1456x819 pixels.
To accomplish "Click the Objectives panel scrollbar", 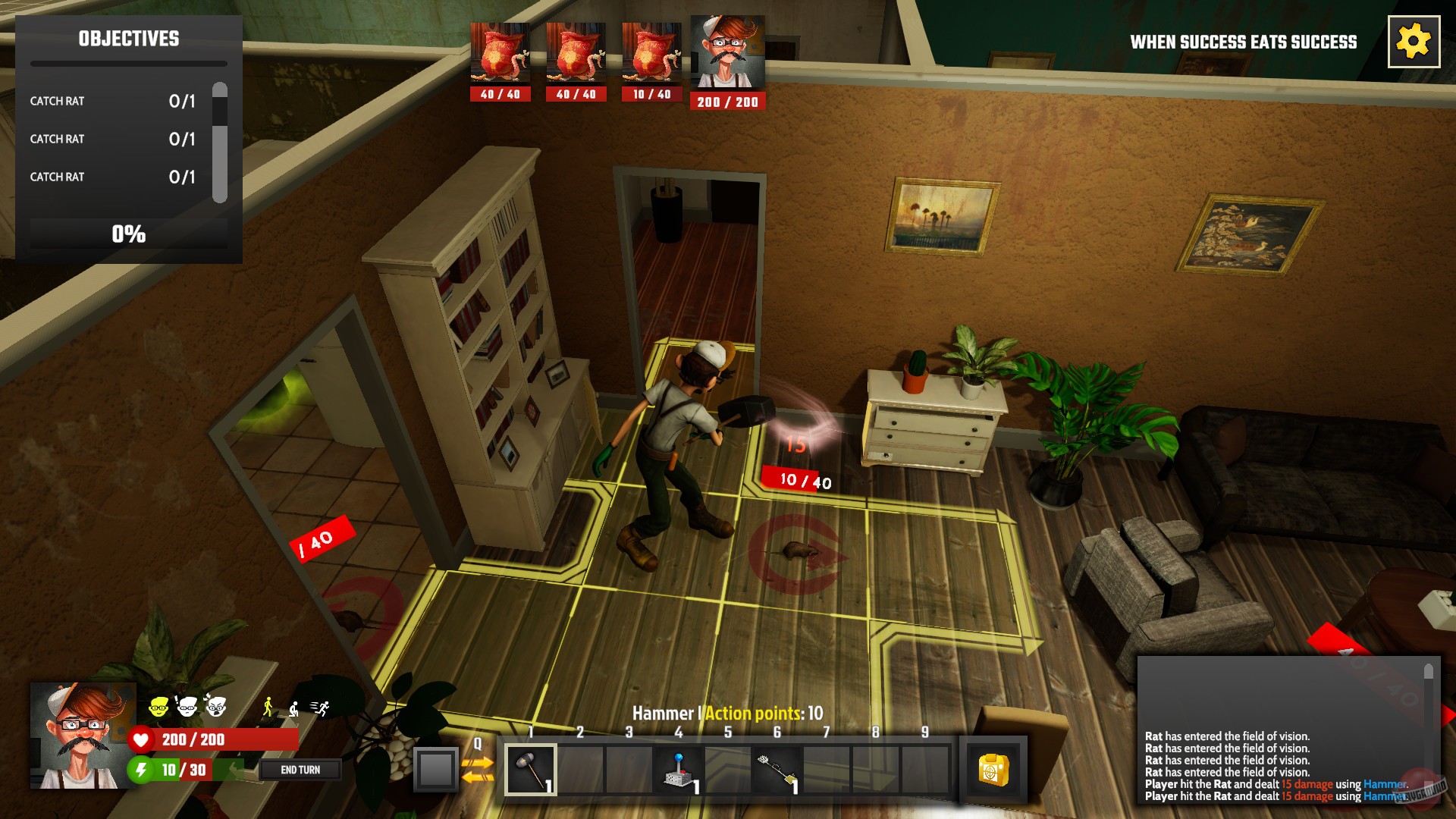I will pyautogui.click(x=219, y=136).
